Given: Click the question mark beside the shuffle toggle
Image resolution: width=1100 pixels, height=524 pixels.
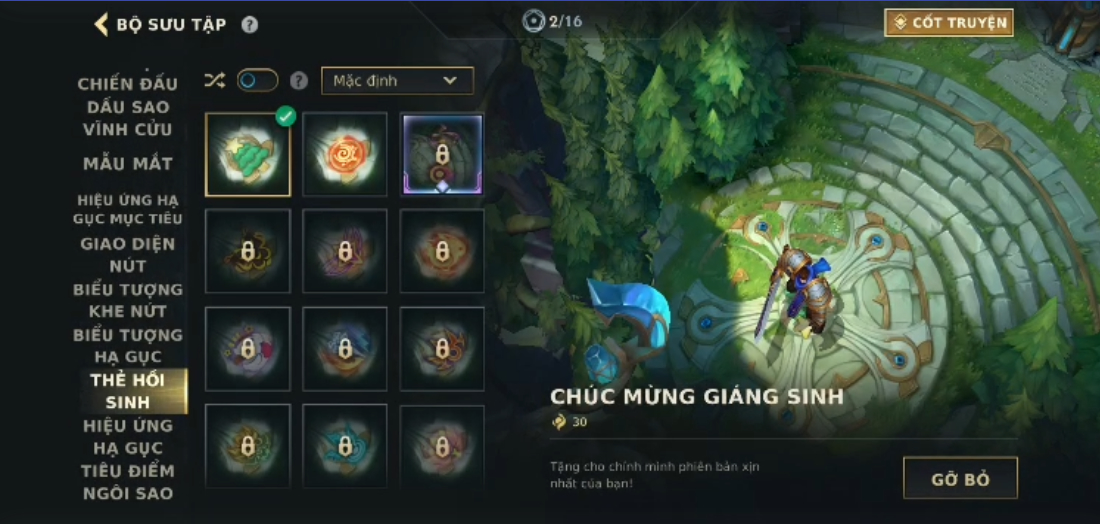Looking at the screenshot, I should pyautogui.click(x=298, y=81).
